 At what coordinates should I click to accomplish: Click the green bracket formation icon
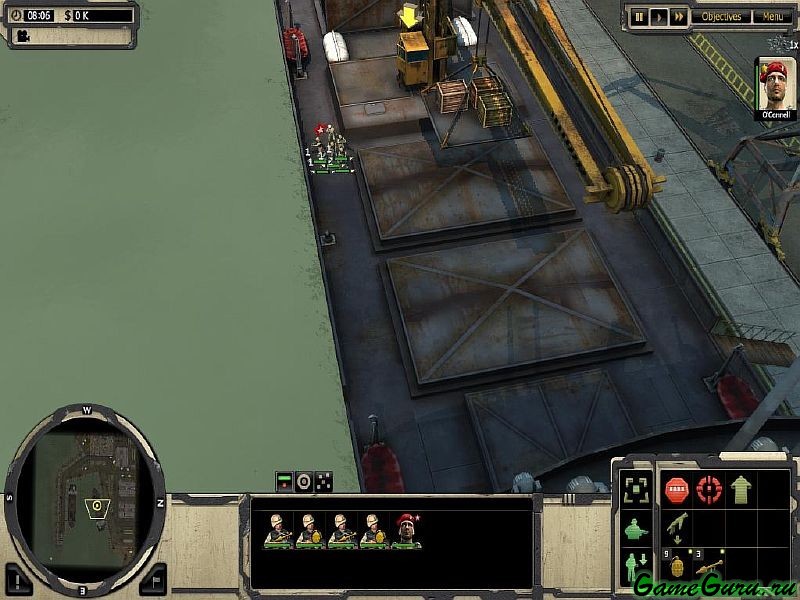tap(634, 490)
